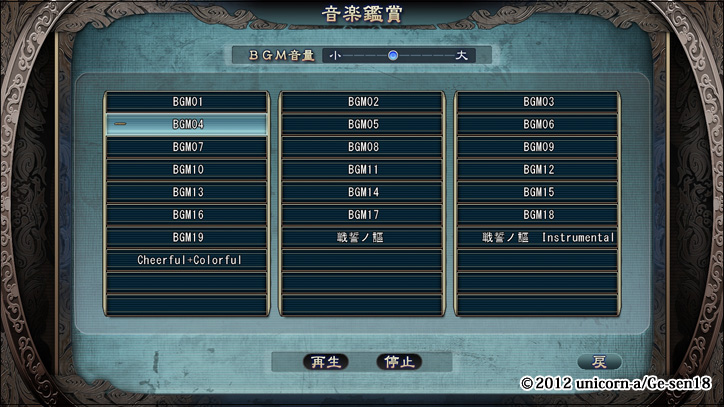724x407 pixels.
Task: Select the BGM01 track
Action: (187, 102)
